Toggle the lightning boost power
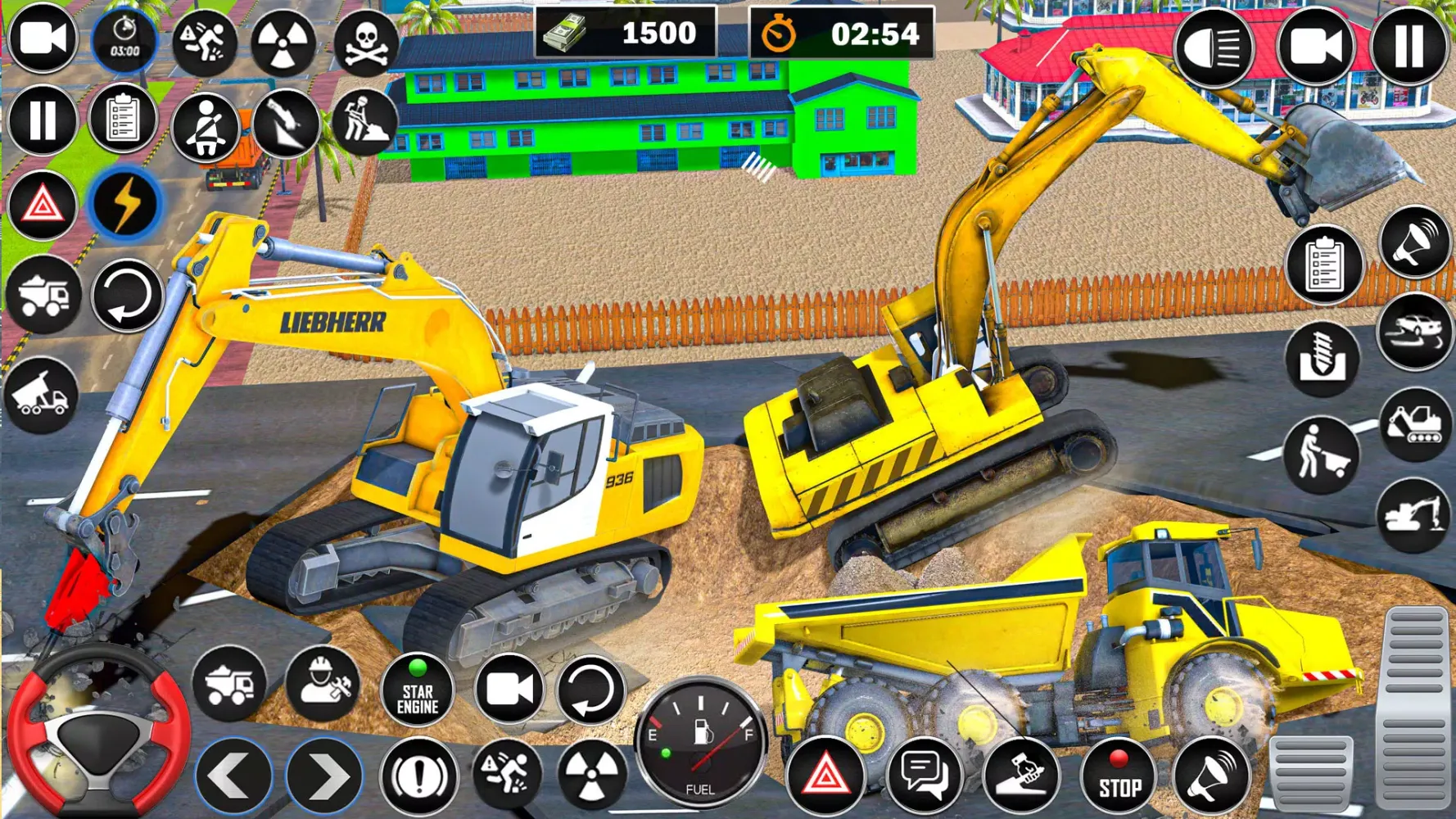Viewport: 1456px width, 819px height. pyautogui.click(x=124, y=203)
